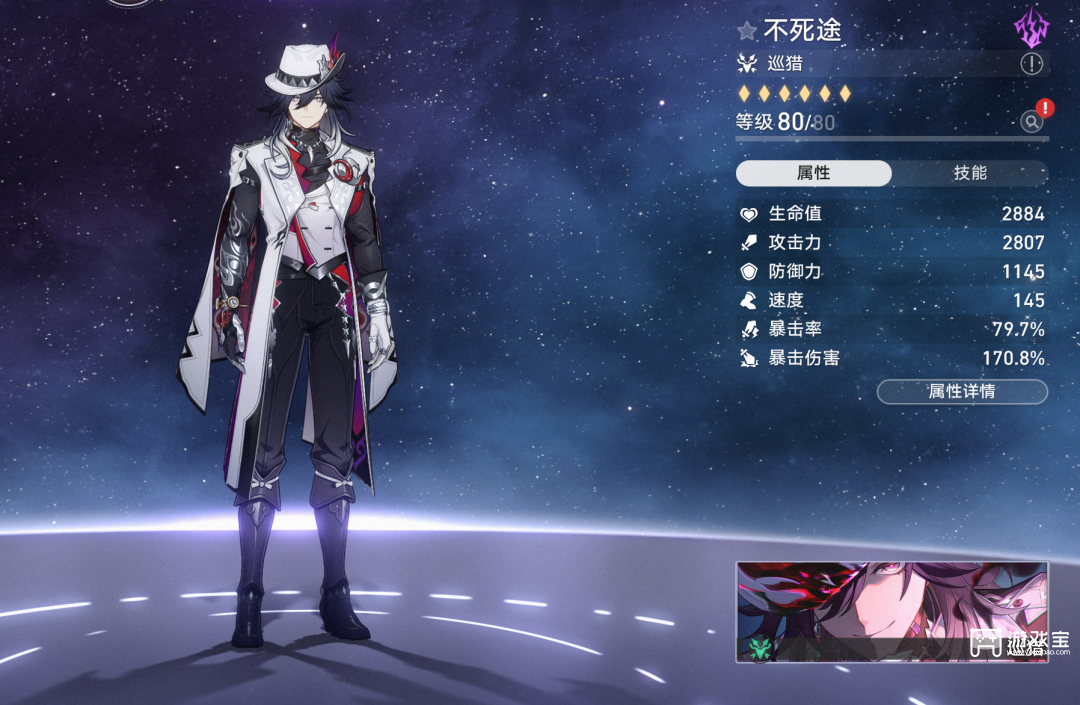Select the 属性 tab
The width and height of the screenshot is (1080, 705).
click(813, 173)
